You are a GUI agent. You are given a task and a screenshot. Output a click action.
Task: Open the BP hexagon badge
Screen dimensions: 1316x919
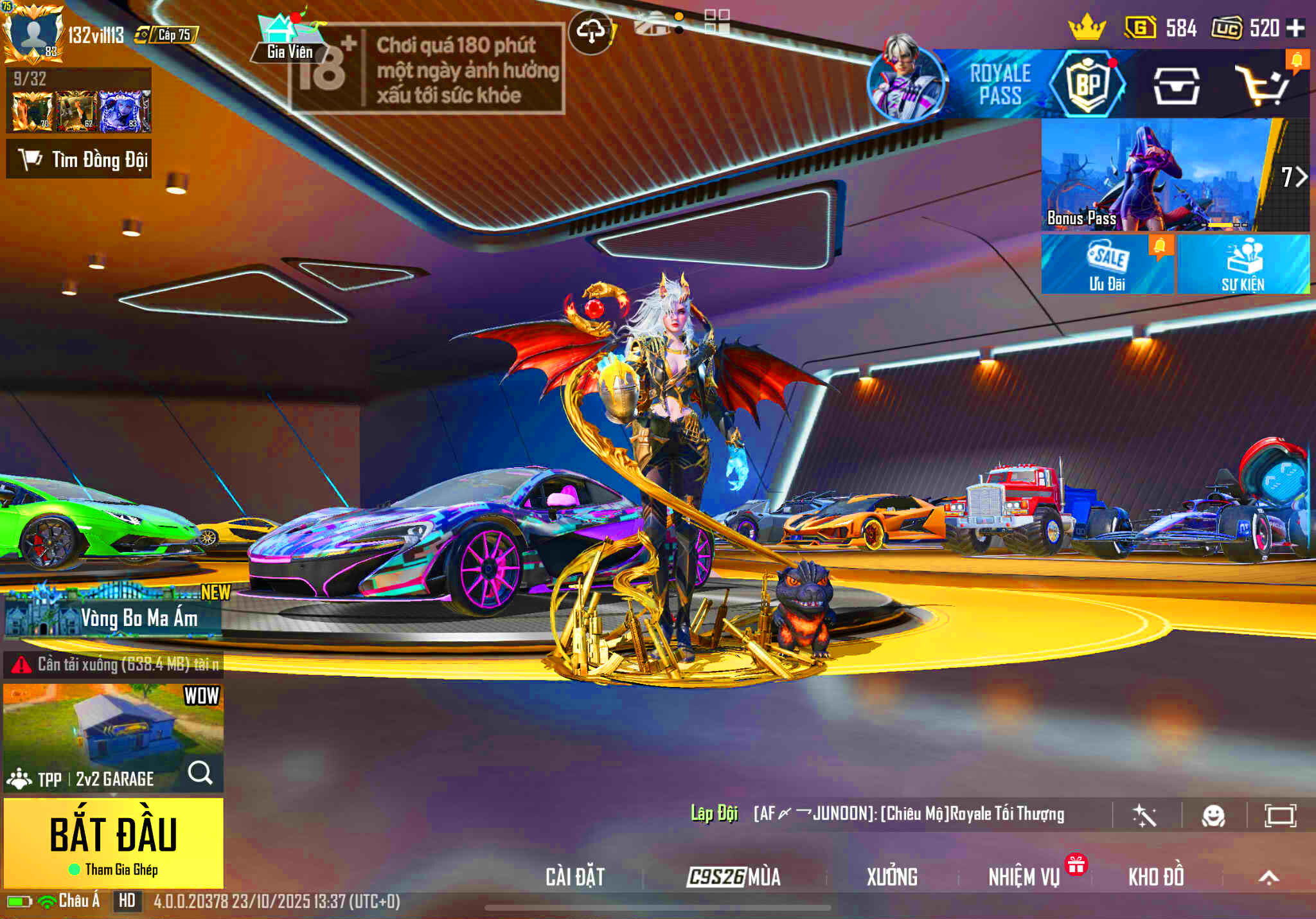tap(1087, 84)
